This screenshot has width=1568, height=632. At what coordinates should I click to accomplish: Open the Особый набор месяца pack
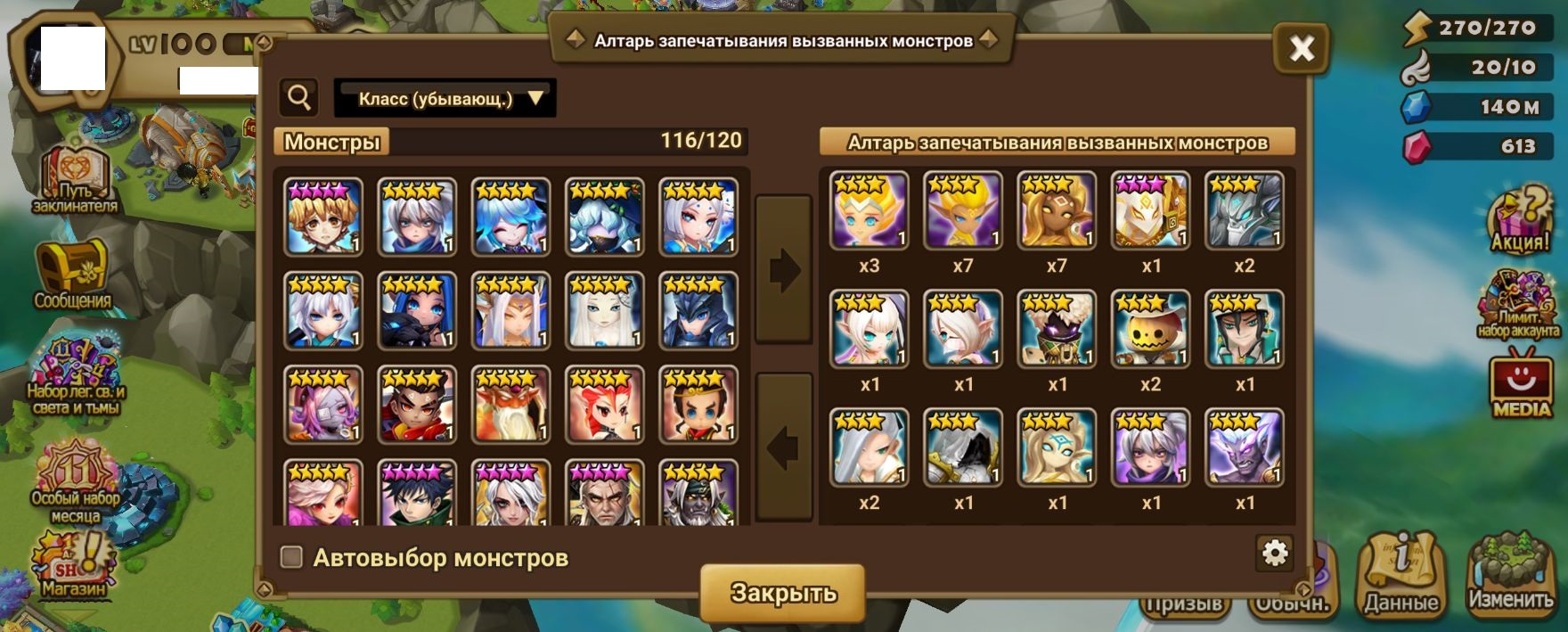(x=76, y=481)
